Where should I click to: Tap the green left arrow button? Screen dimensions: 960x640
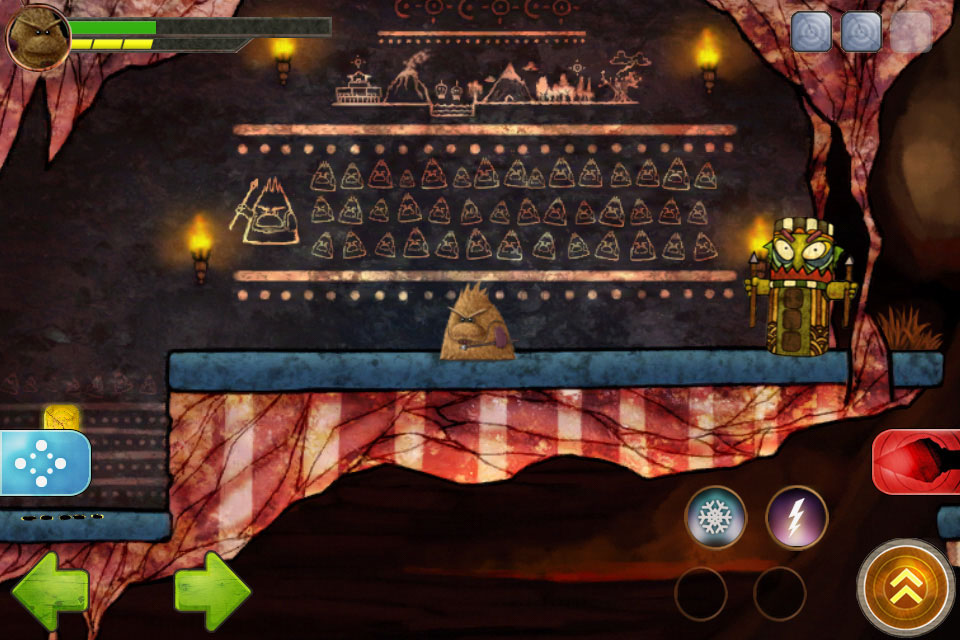[50, 592]
